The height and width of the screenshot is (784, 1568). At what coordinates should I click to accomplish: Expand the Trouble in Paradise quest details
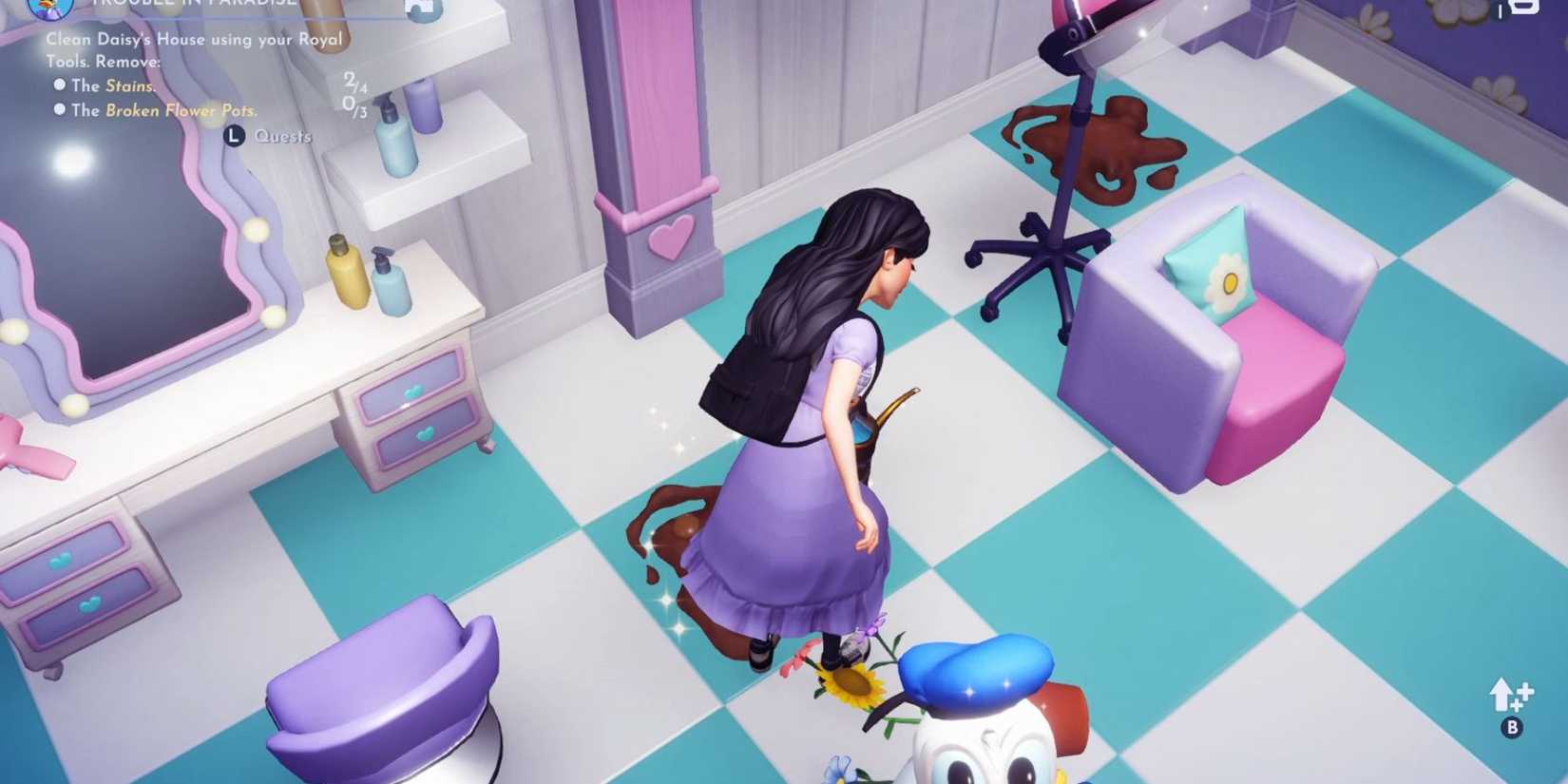click(x=190, y=5)
